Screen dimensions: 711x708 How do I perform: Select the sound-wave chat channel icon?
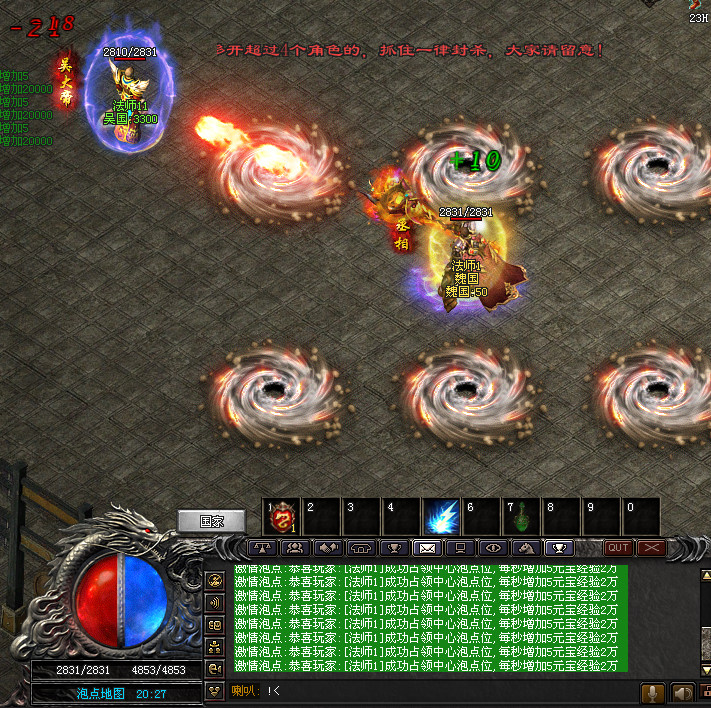click(x=215, y=603)
